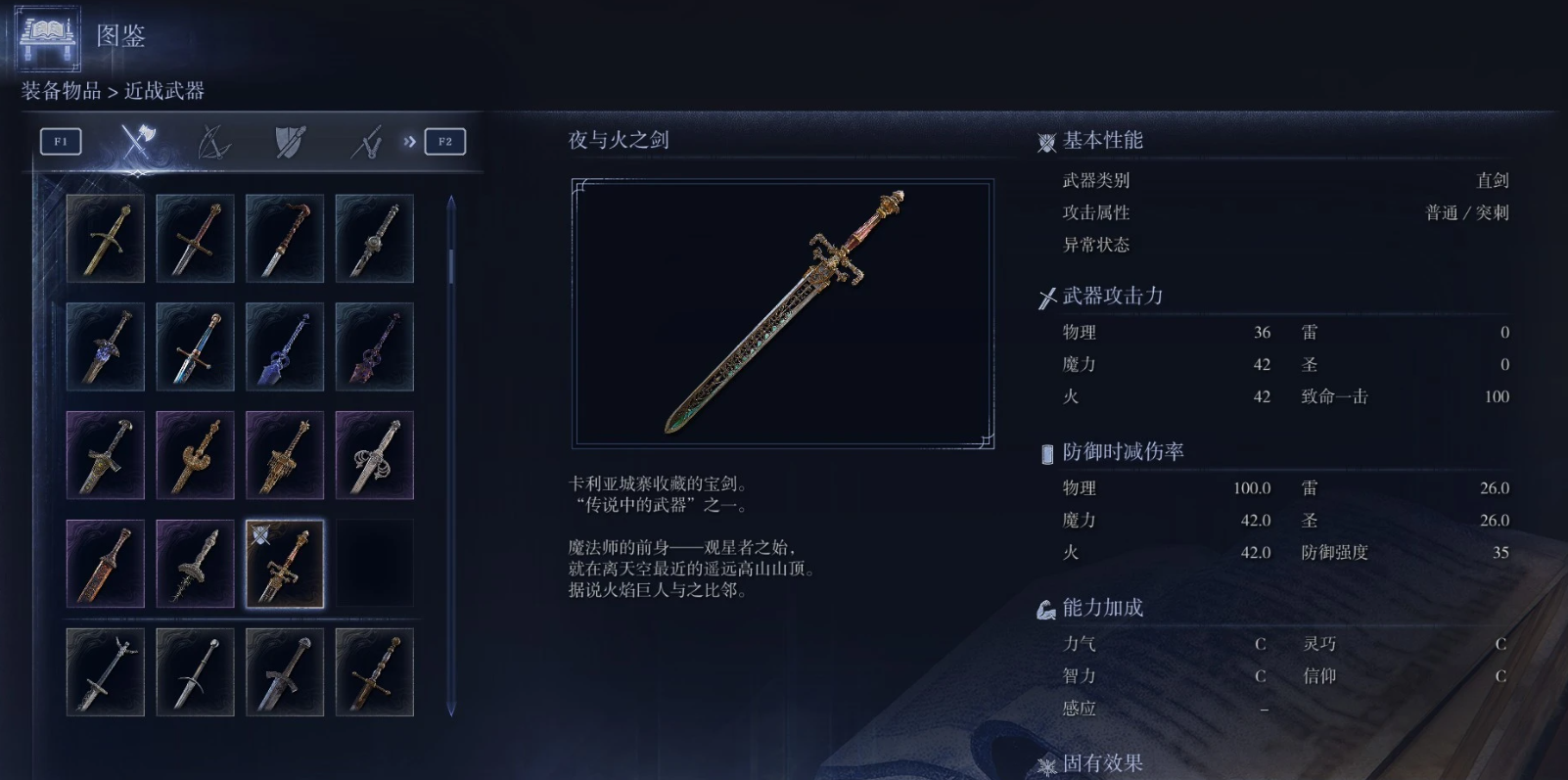Switch to the shield category icon
This screenshot has width=1568, height=780.
point(291,141)
